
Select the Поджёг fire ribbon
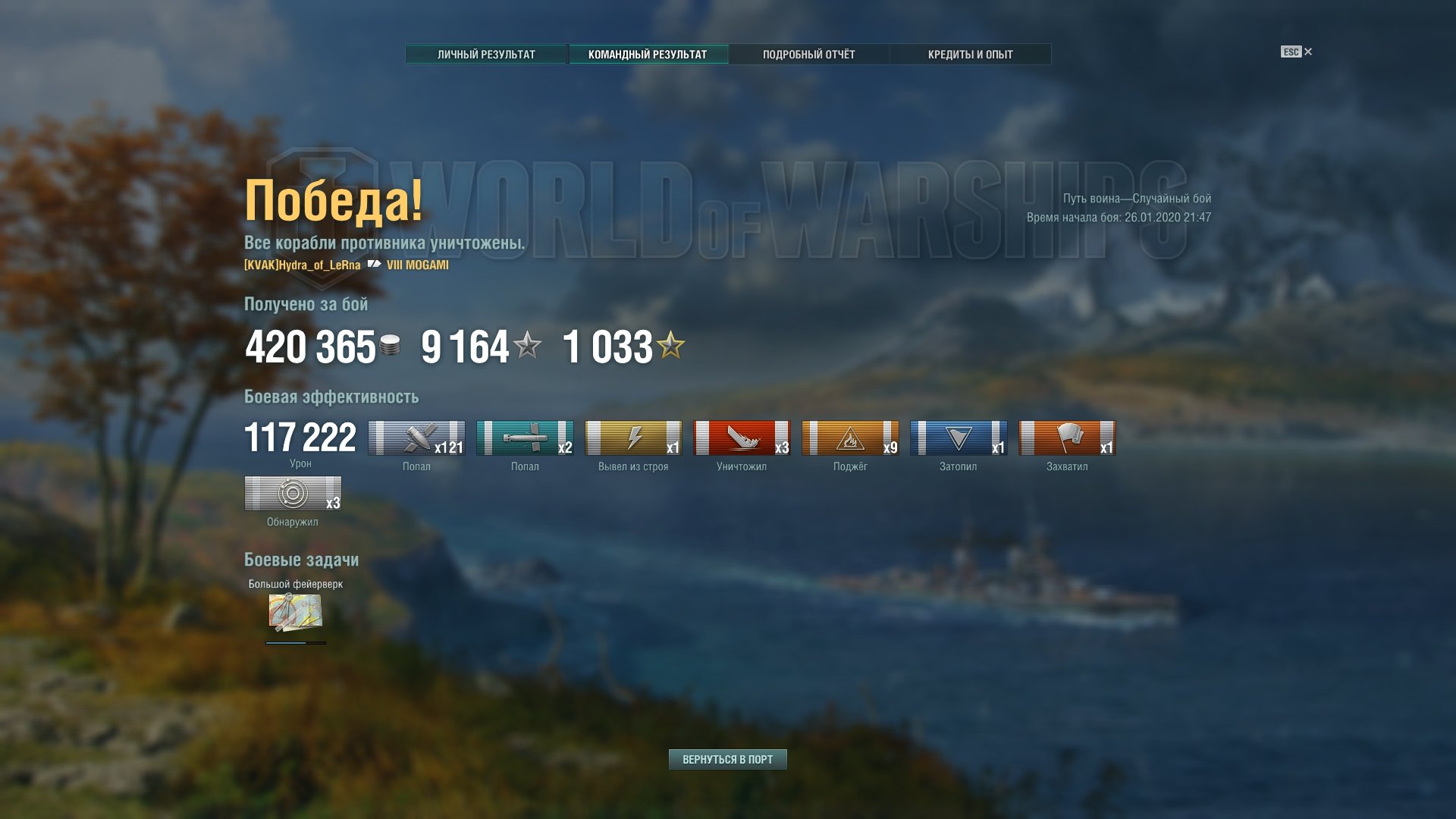pos(850,438)
